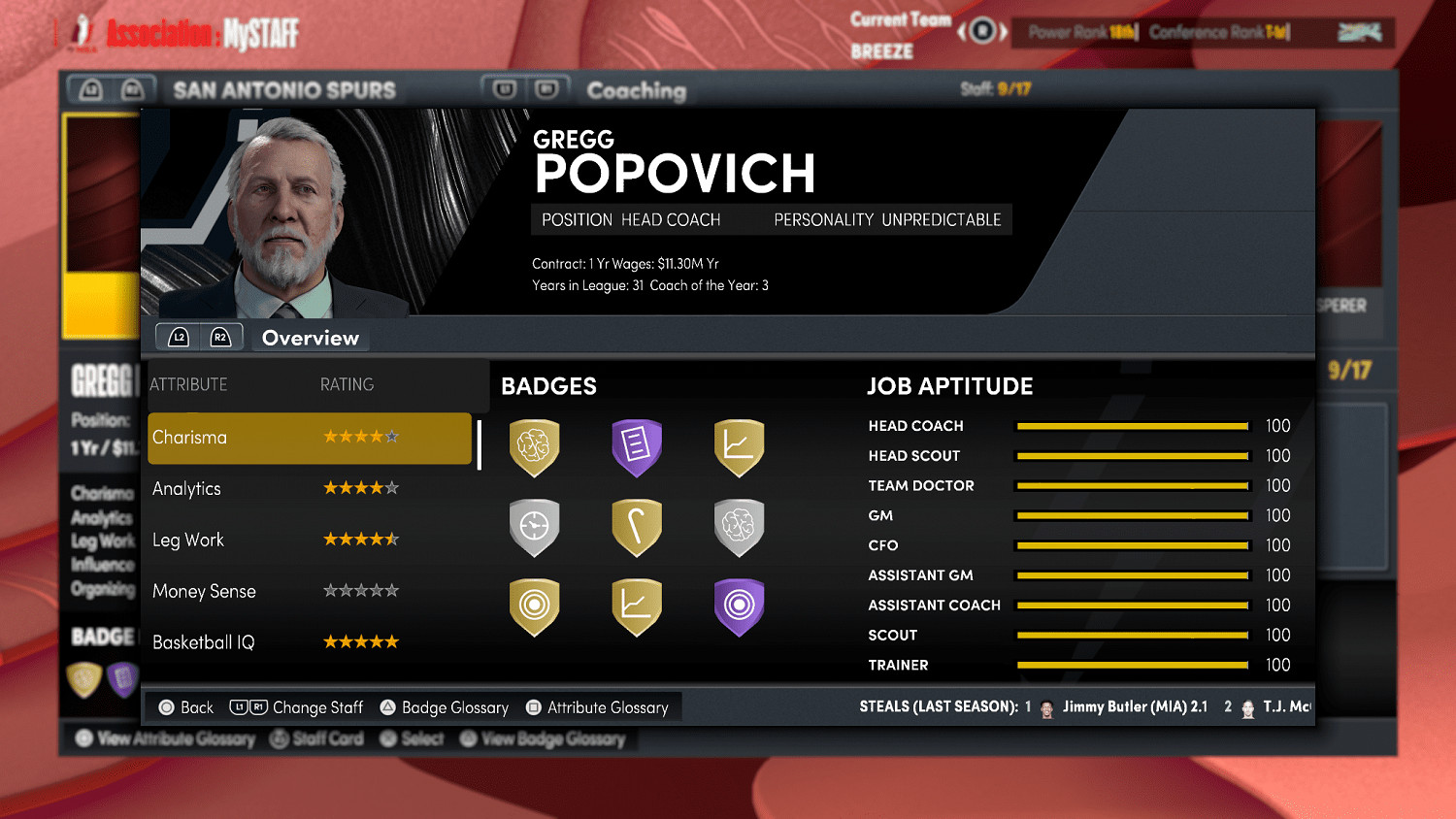Click the Attribute Glossary button

pyautogui.click(x=599, y=707)
